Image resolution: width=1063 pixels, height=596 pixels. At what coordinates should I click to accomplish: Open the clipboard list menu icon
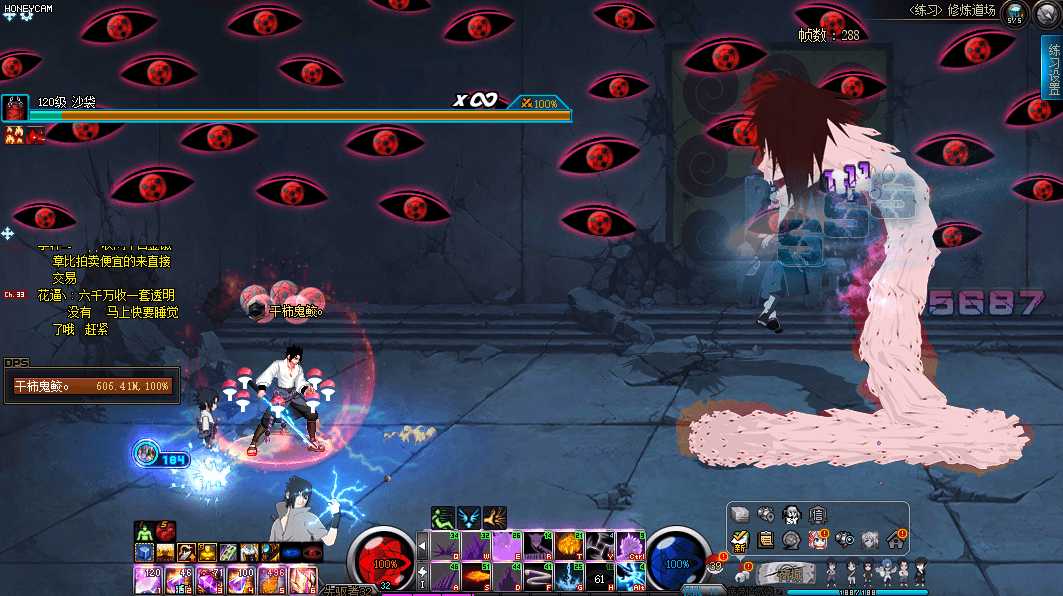tap(766, 540)
